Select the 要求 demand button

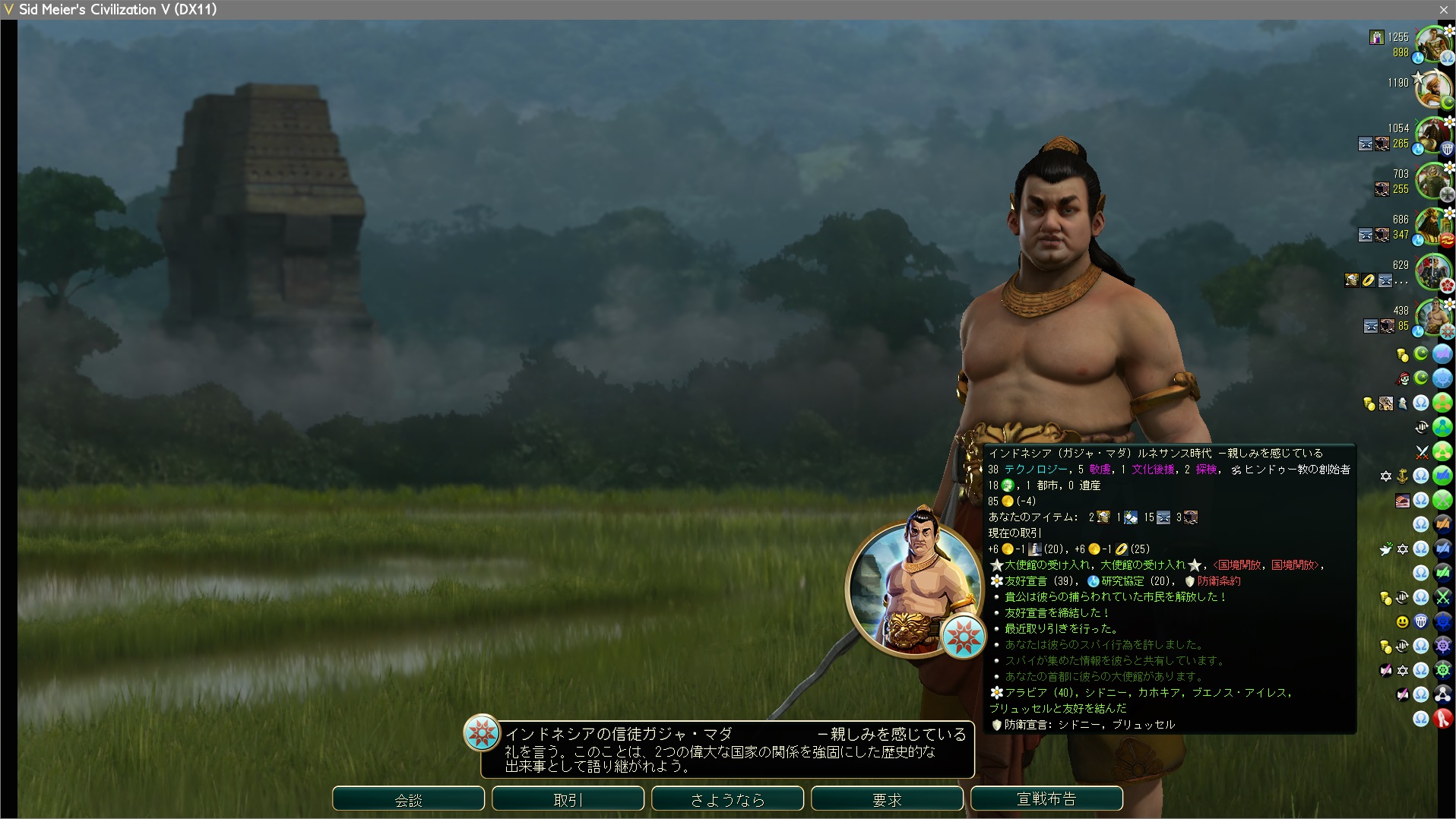887,799
